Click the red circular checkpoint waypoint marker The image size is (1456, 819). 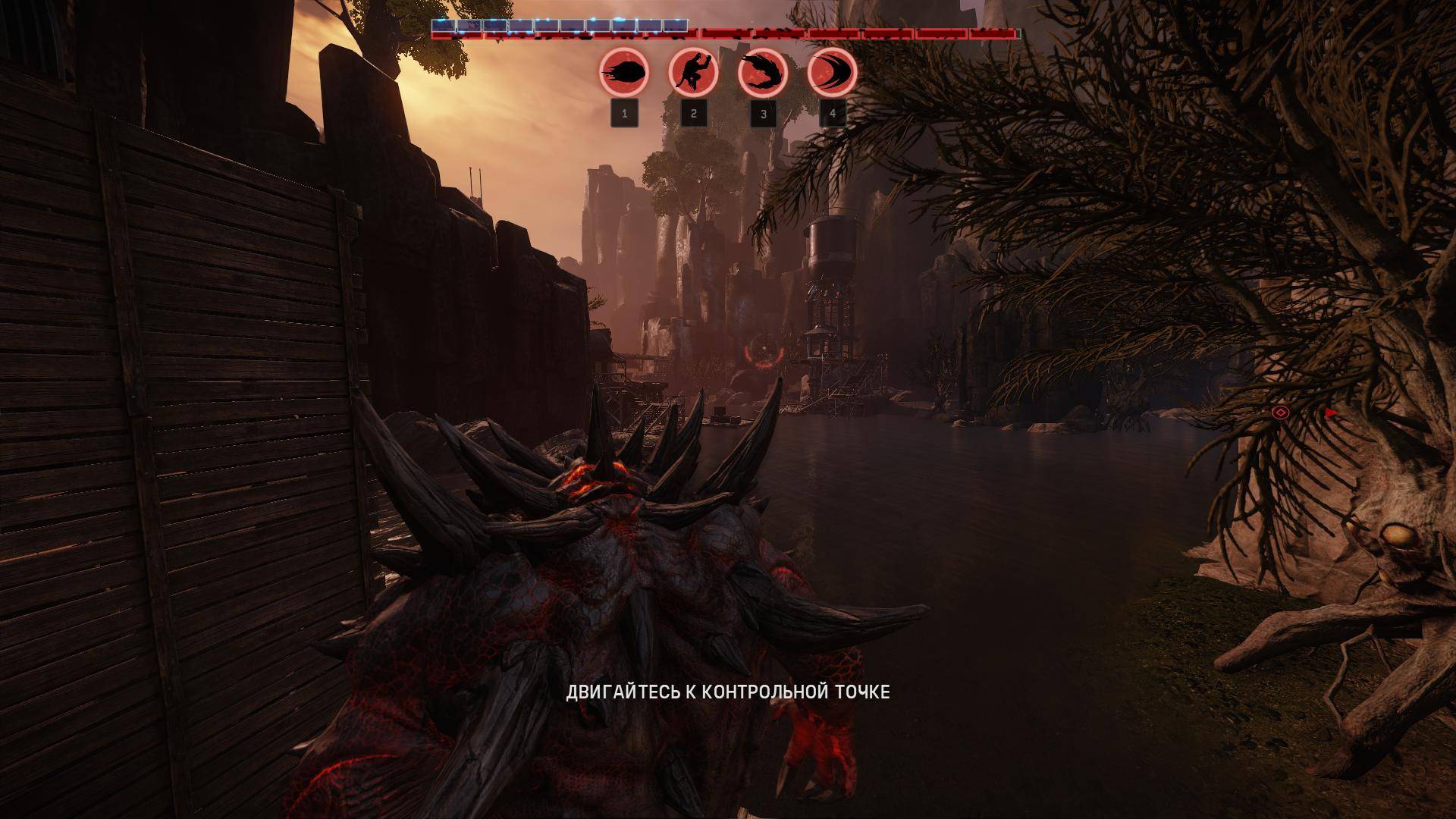coord(760,354)
